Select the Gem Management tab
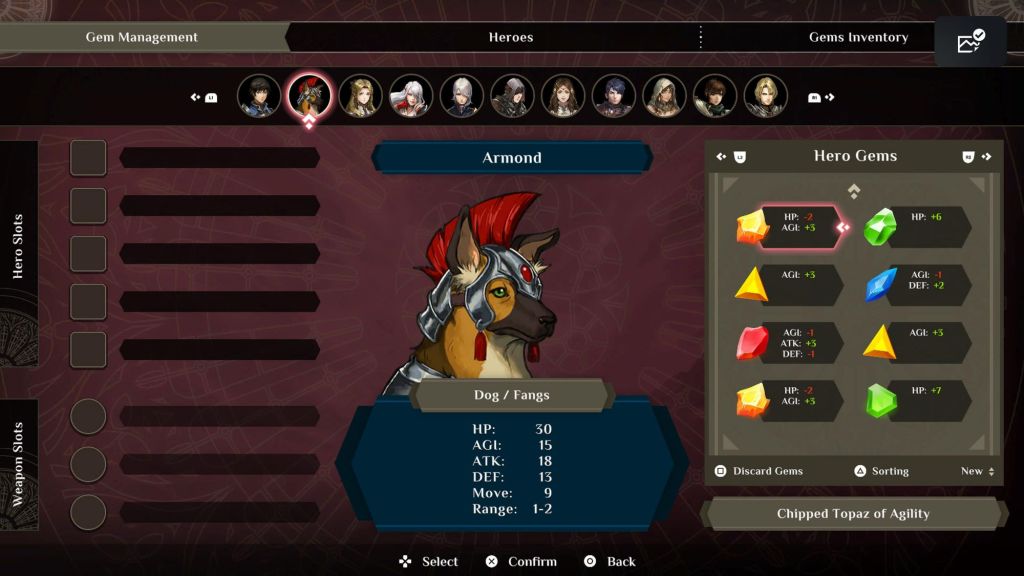1024x576 pixels. click(x=142, y=37)
